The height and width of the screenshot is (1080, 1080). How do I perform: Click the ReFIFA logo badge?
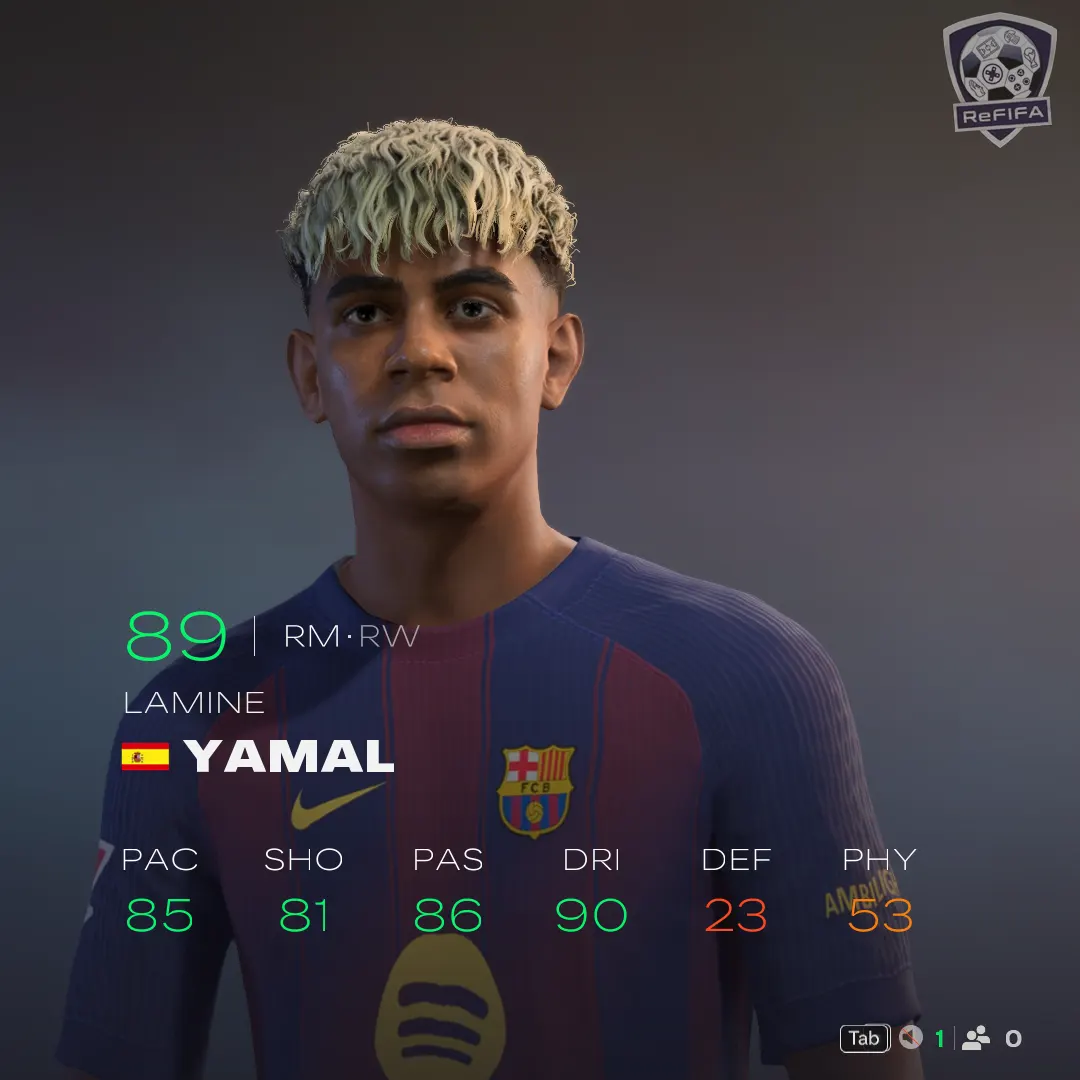pyautogui.click(x=999, y=78)
